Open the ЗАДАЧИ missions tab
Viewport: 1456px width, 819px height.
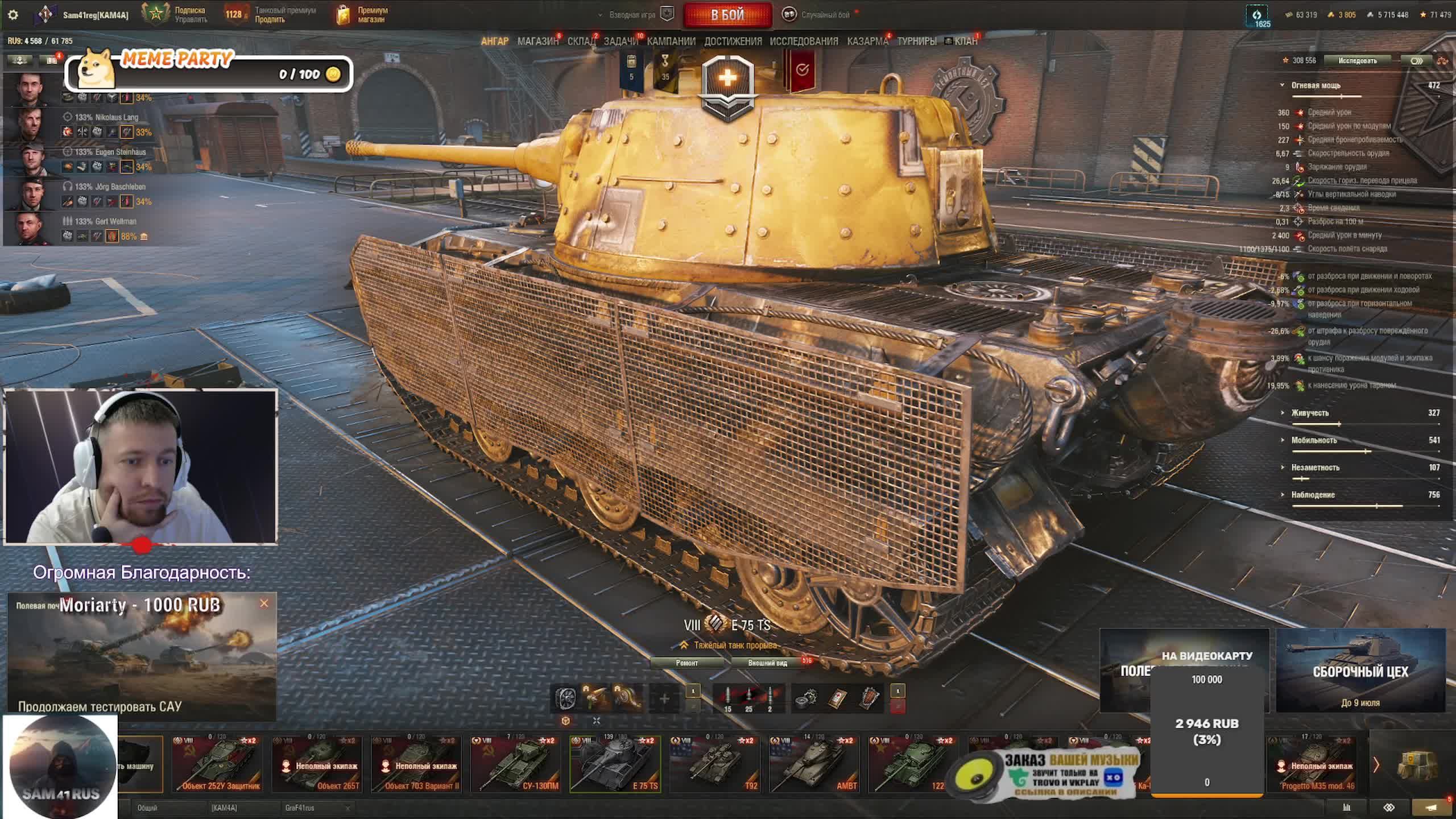(621, 41)
